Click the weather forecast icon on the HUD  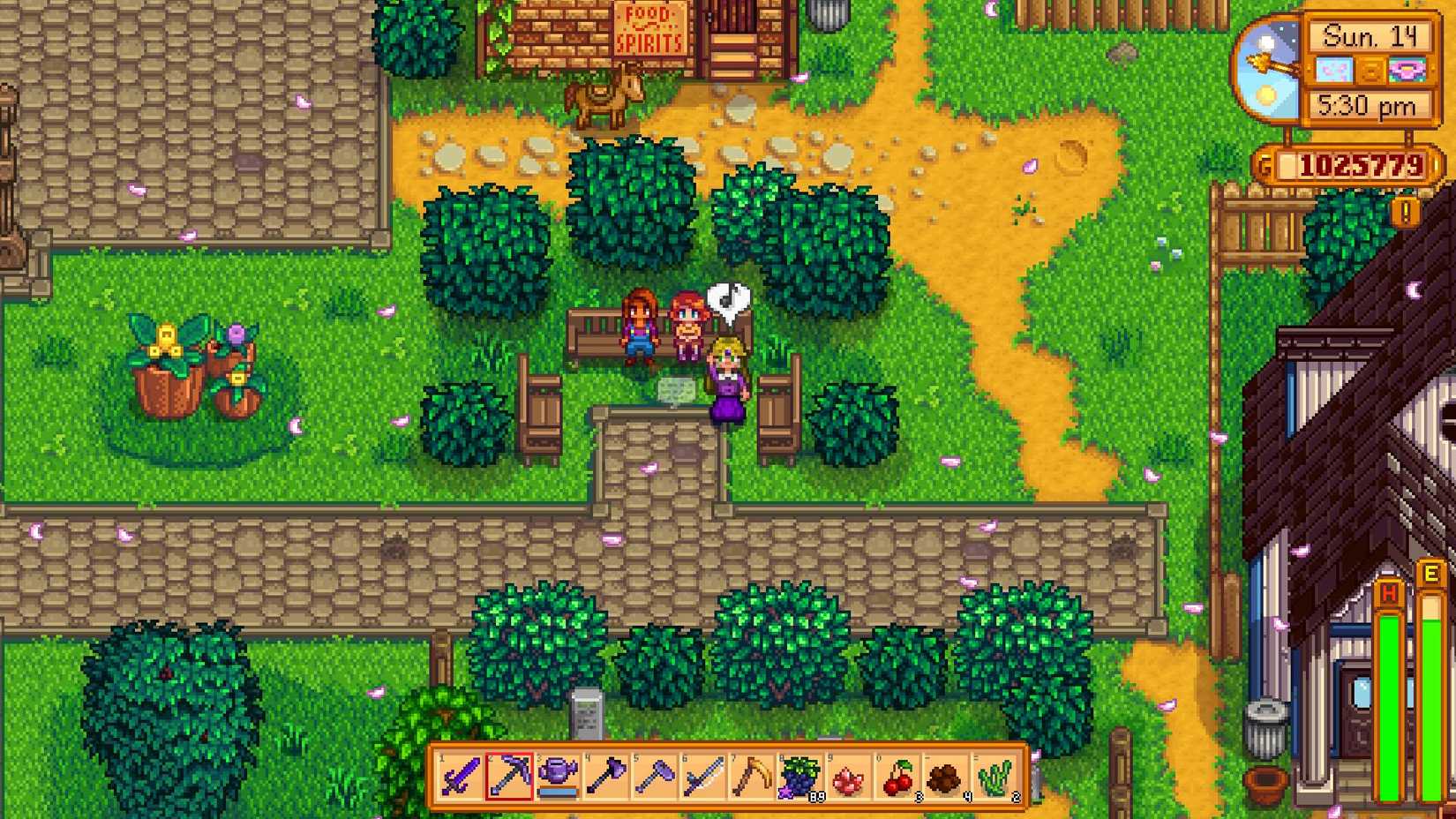[1334, 70]
